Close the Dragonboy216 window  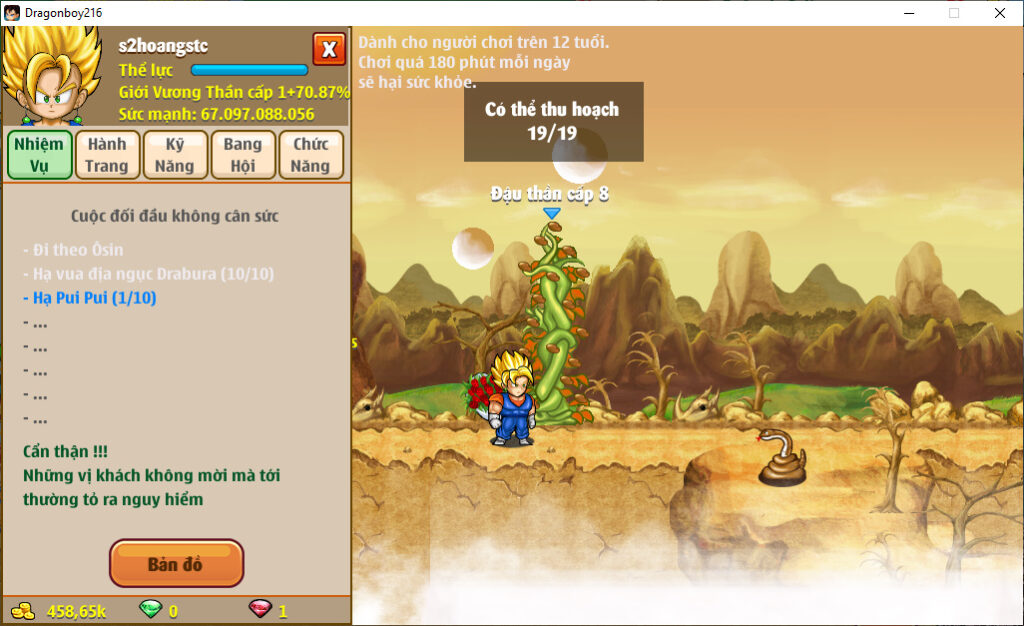coord(1000,13)
